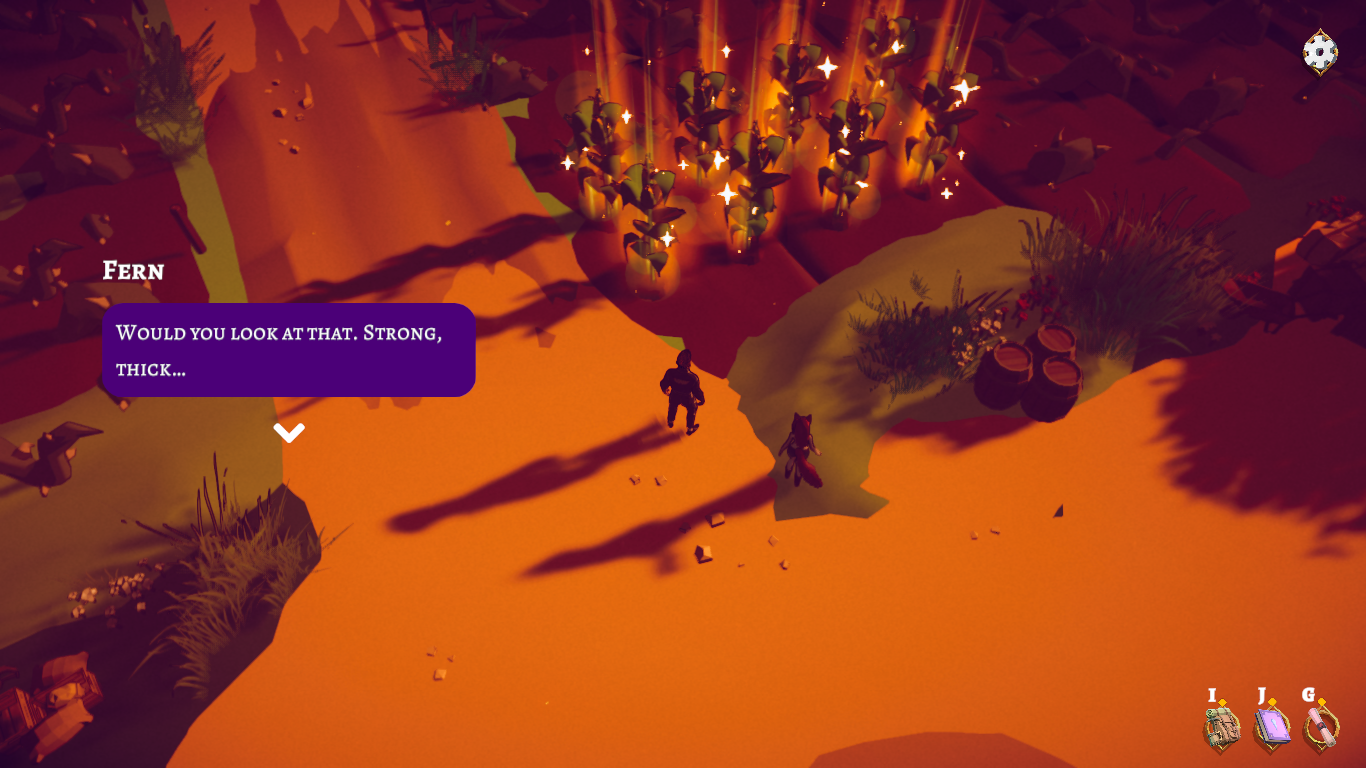The width and height of the screenshot is (1366, 768).
Task: Click the 'G' keybind label above the scroll
Action: 1309,693
